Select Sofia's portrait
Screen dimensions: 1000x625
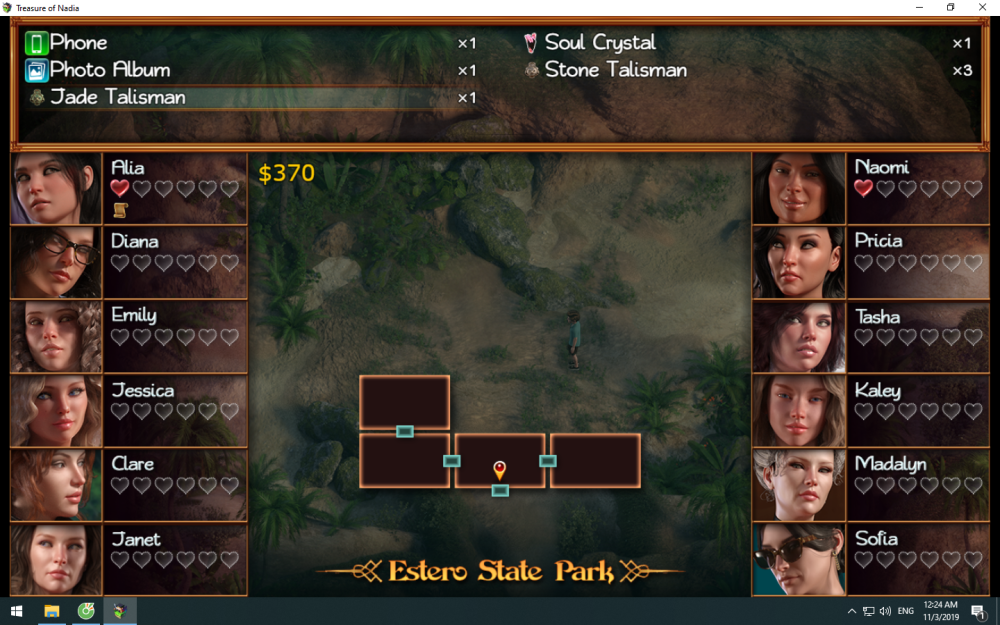799,559
